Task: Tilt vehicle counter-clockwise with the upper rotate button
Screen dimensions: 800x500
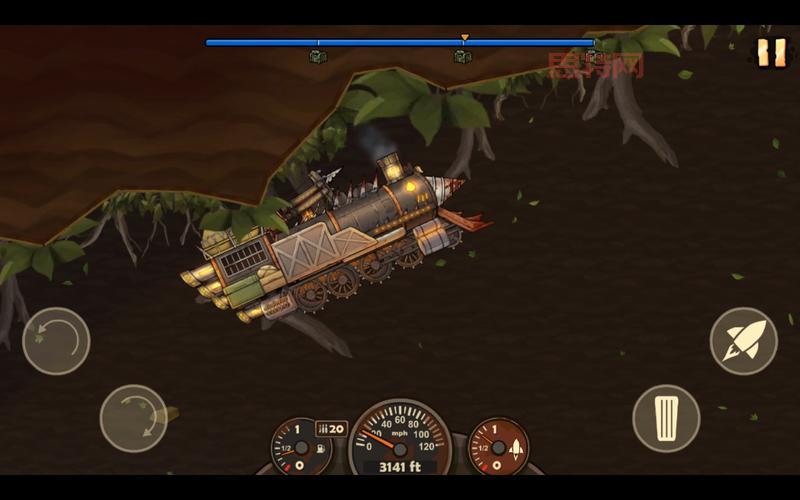Action: pyautogui.click(x=56, y=341)
